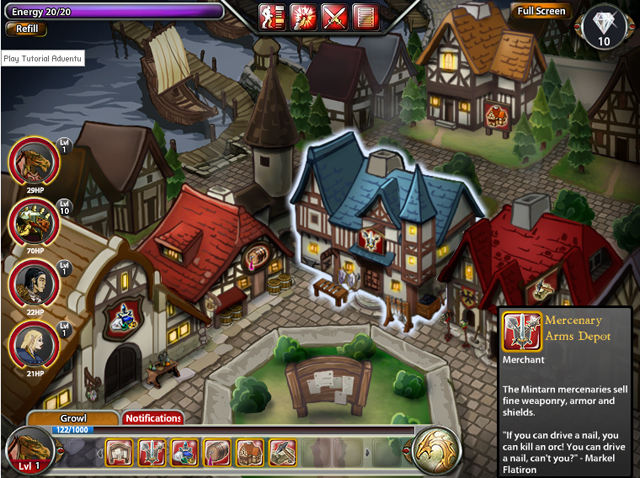The width and height of the screenshot is (640, 478).
Task: Open the Growl character tab
Action: tap(74, 419)
